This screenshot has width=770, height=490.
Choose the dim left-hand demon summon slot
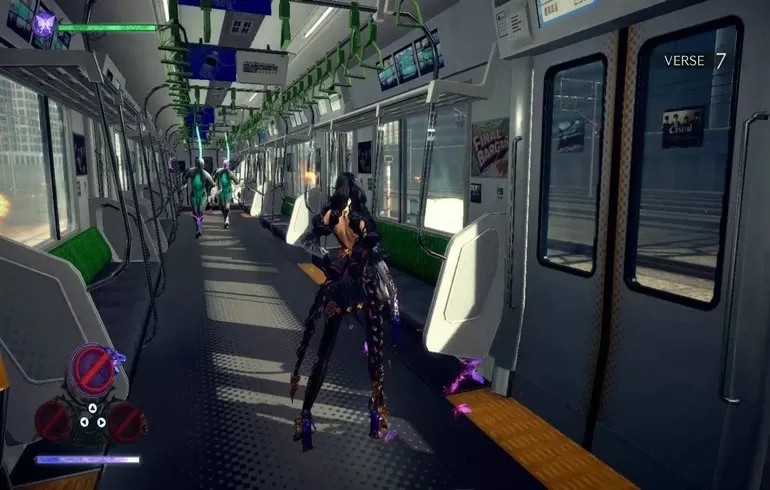click(52, 421)
